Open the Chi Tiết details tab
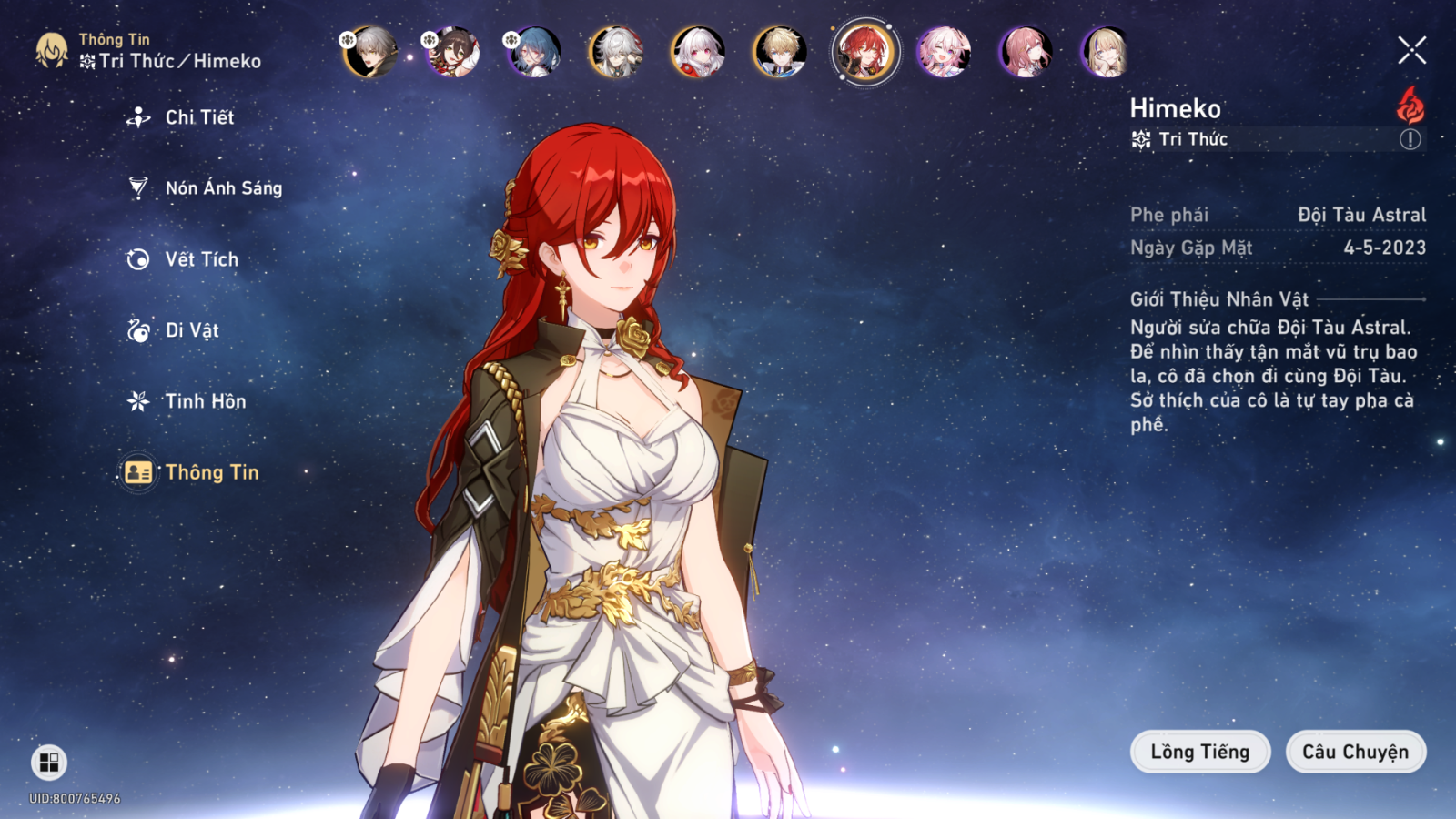The image size is (1456, 819). 198,117
